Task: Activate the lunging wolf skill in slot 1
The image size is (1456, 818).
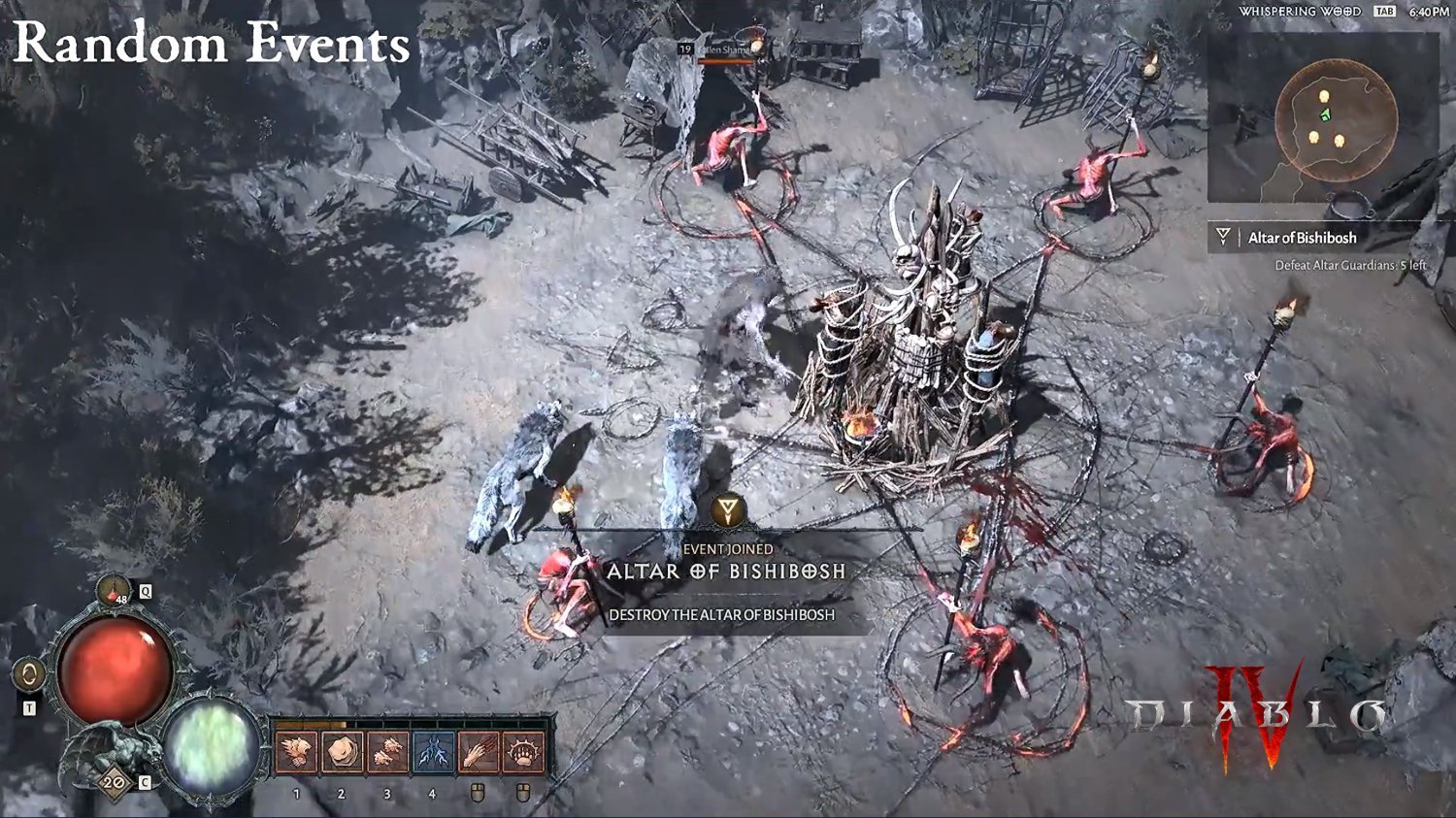Action: click(x=296, y=752)
